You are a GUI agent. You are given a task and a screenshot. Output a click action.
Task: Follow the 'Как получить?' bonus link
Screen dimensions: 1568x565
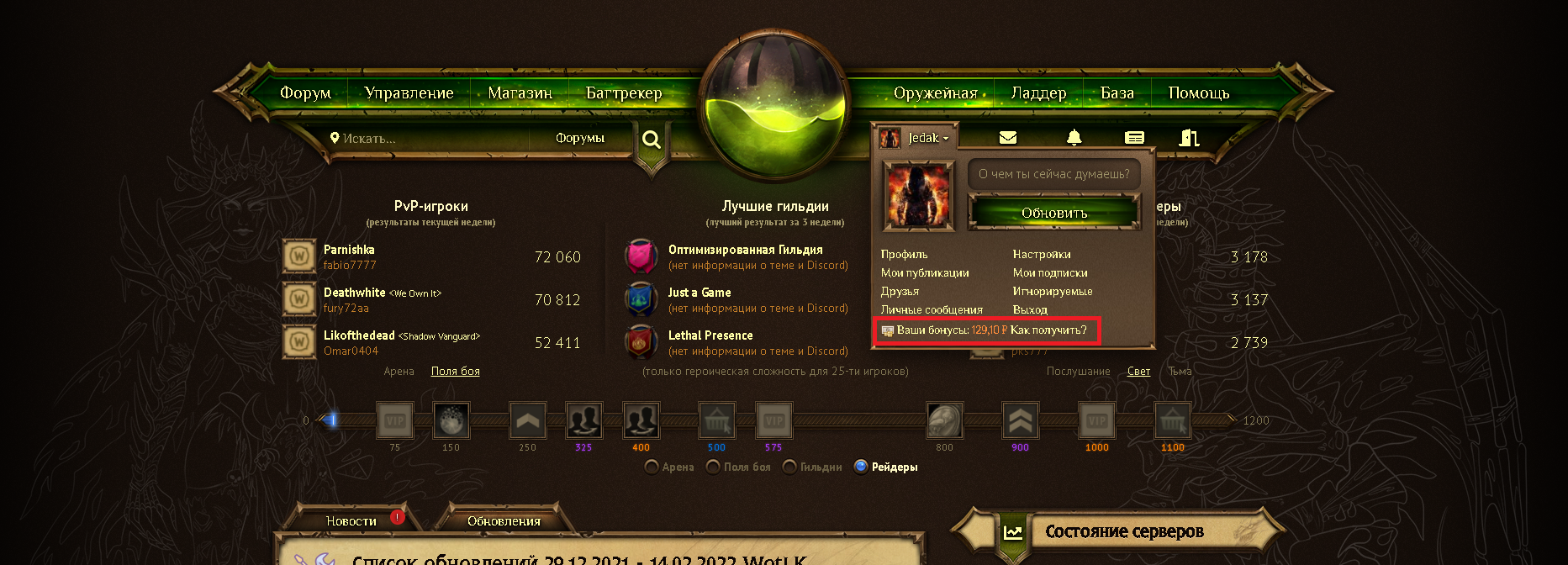click(1048, 330)
